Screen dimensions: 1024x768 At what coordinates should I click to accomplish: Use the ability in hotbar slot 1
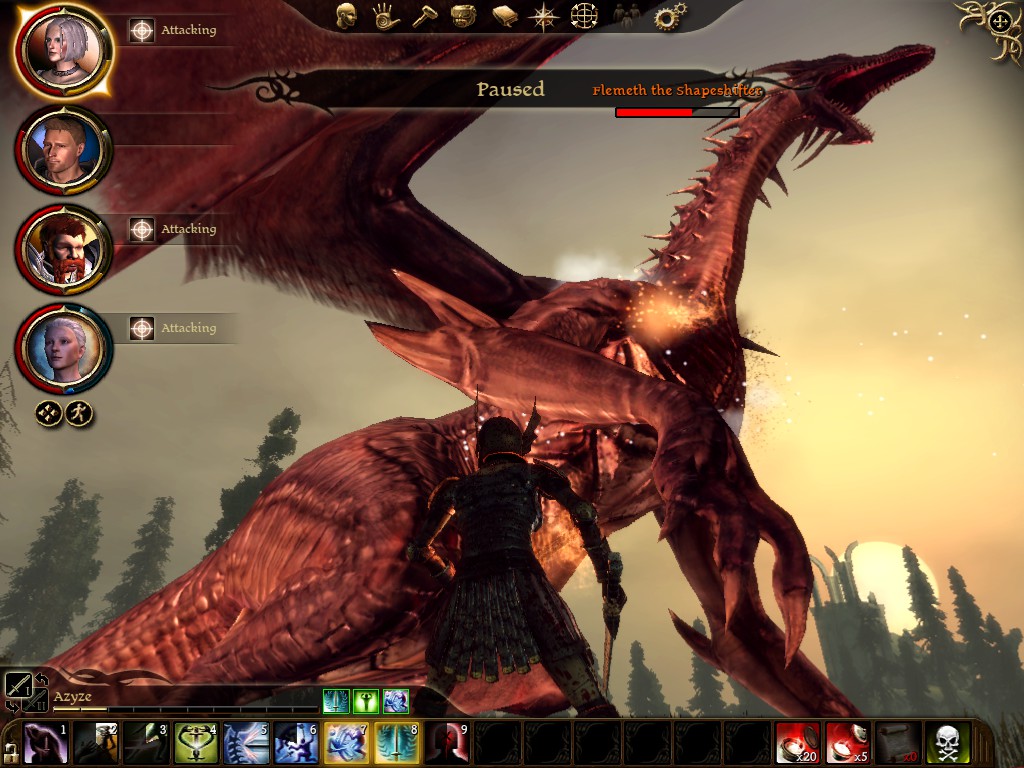tap(46, 743)
